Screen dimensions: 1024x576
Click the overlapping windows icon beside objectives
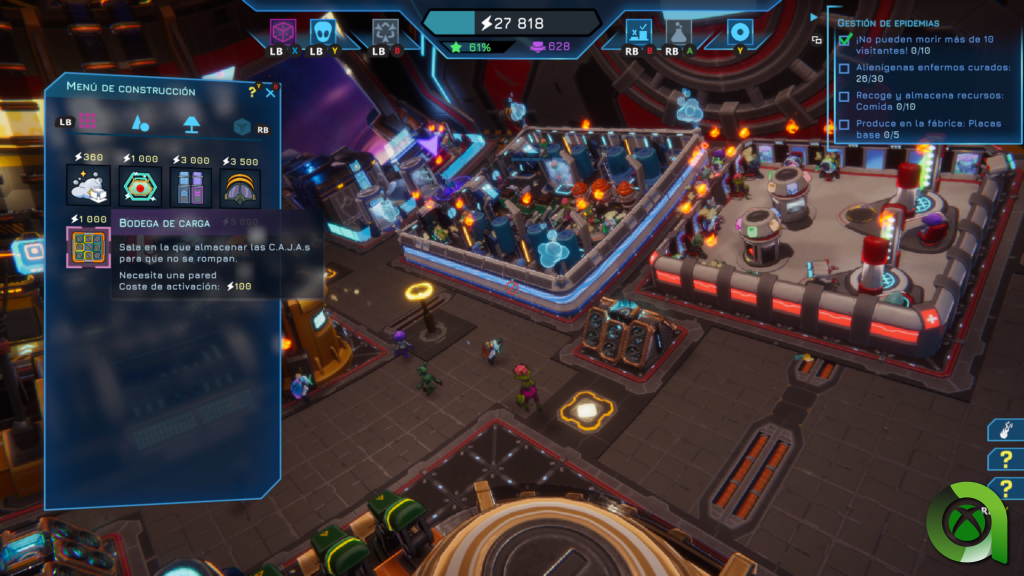(817, 40)
